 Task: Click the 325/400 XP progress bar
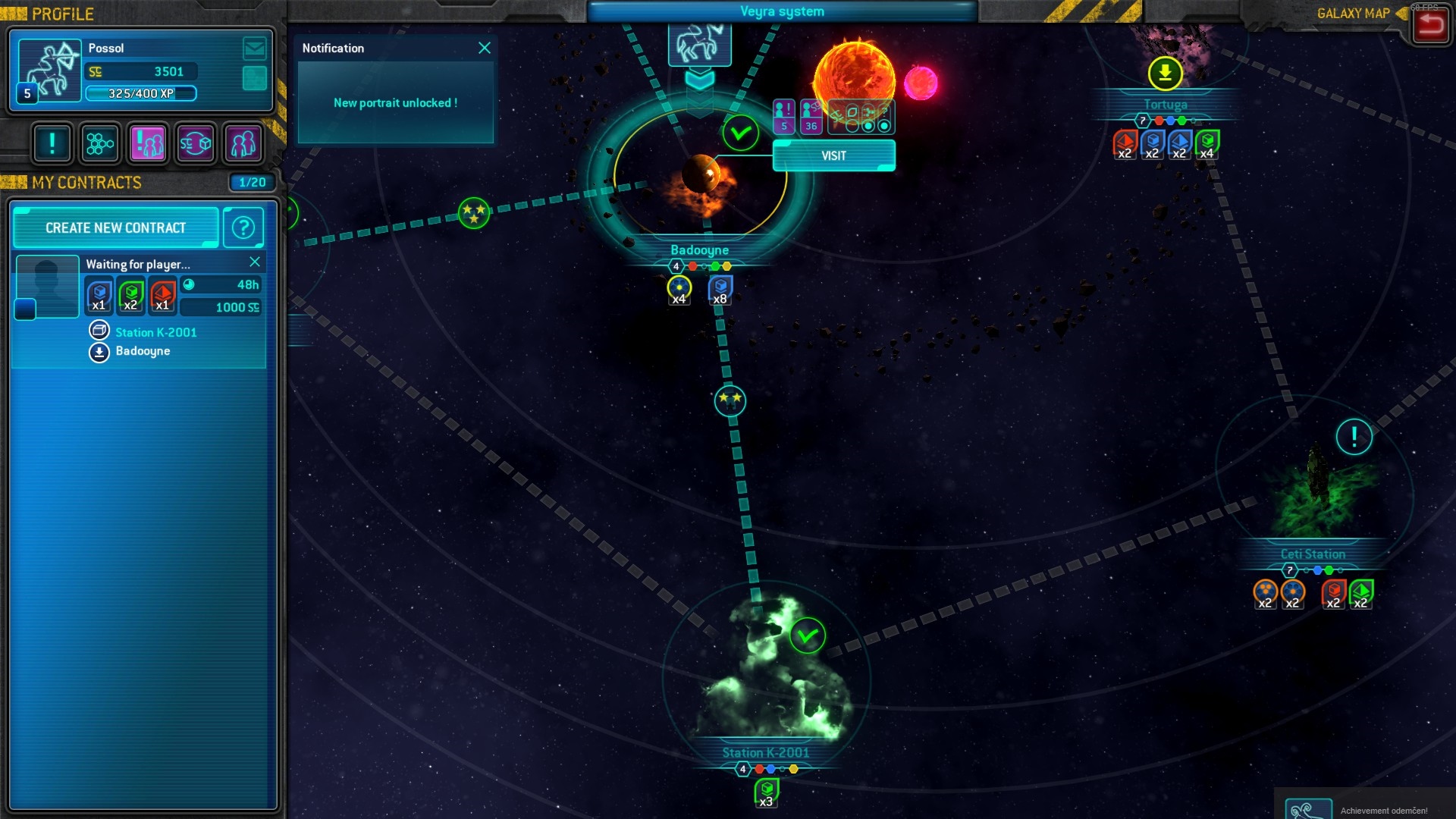[141, 94]
